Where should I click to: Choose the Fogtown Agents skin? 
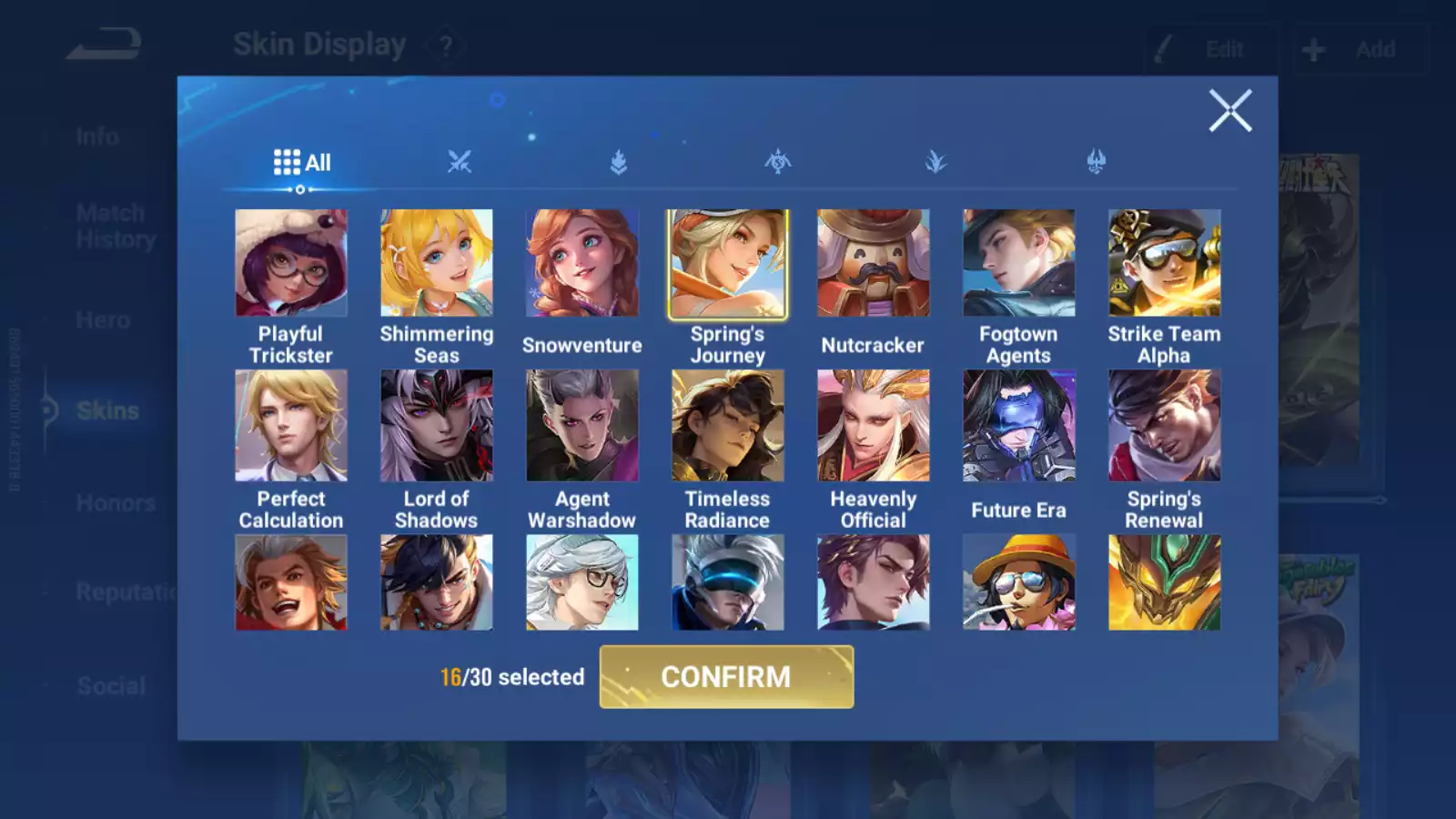(1019, 263)
